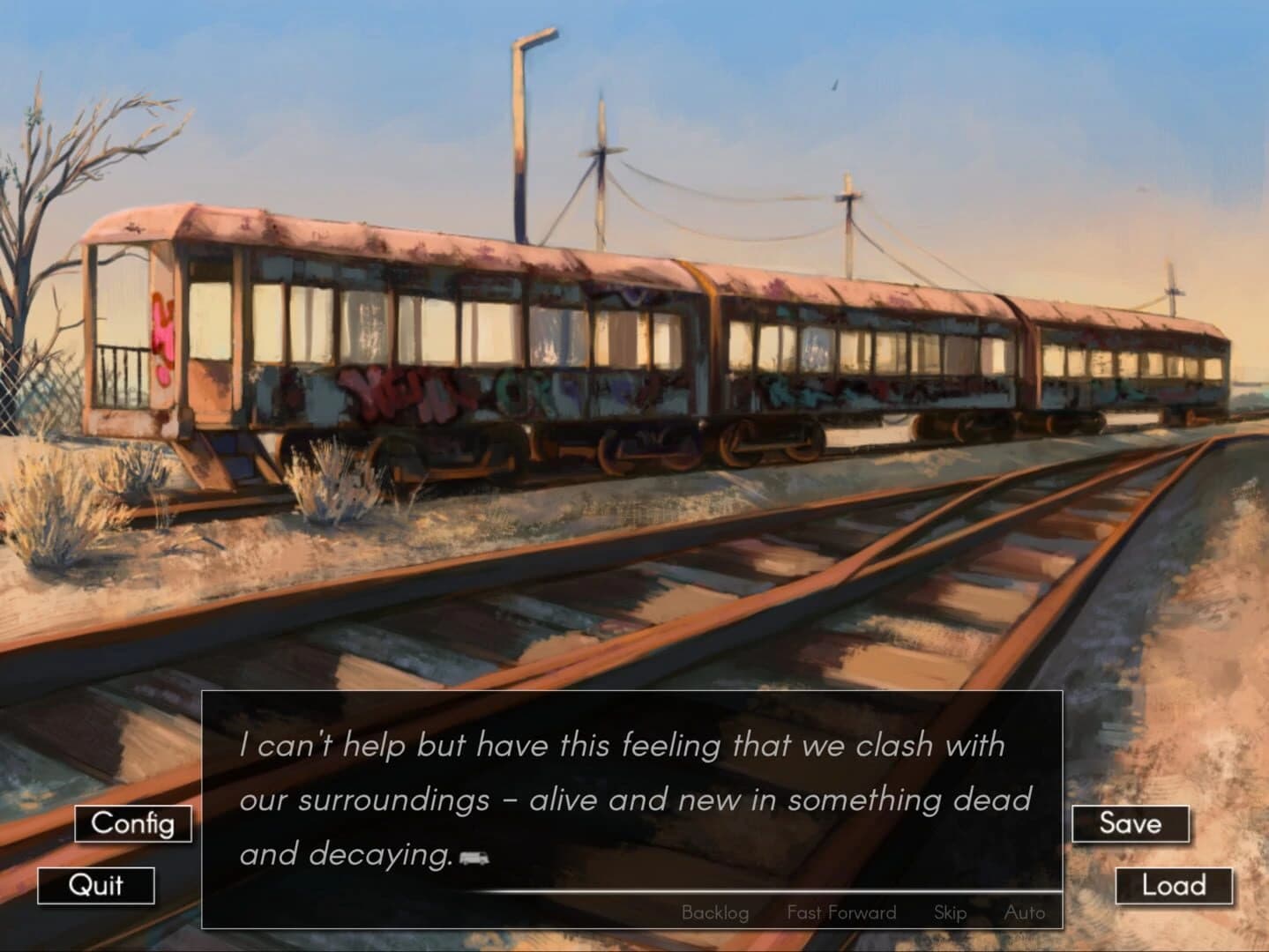Tap the Save option near the right edge
Image resolution: width=1269 pixels, height=952 pixels.
(1133, 824)
